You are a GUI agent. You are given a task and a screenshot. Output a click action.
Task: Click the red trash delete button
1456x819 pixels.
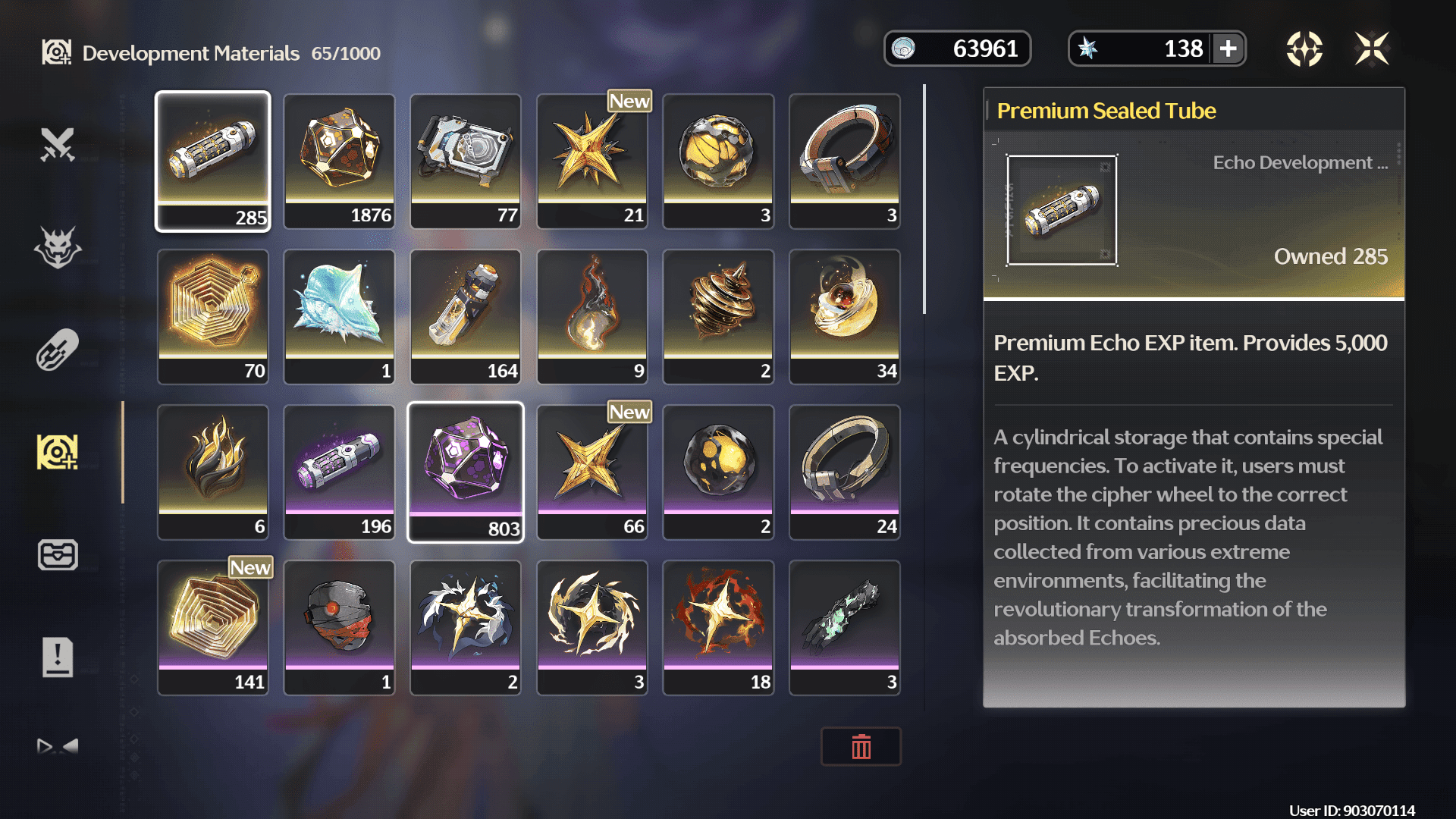[x=861, y=747]
